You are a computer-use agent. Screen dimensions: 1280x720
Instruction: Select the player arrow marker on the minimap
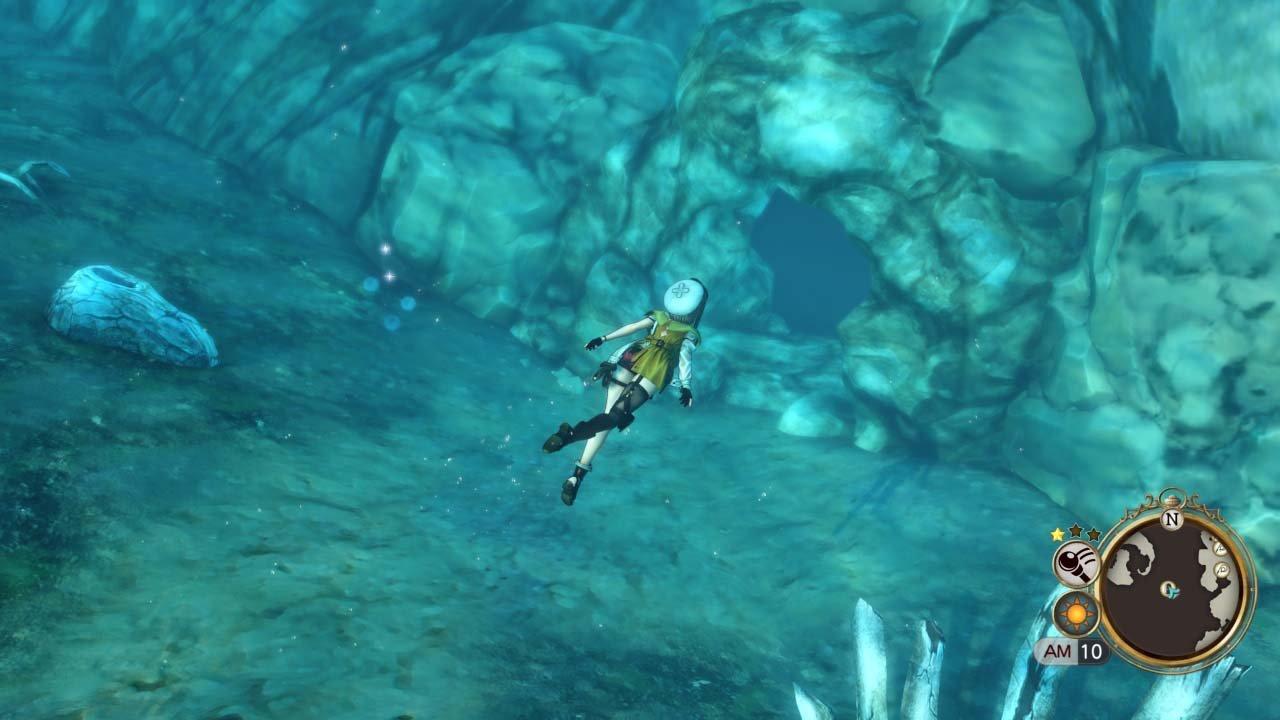click(x=1170, y=590)
